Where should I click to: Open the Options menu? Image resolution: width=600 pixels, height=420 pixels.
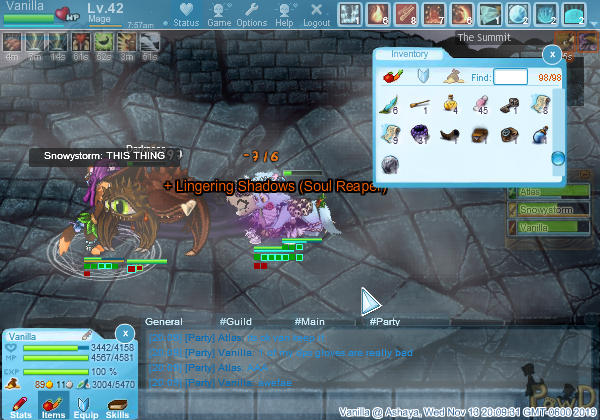[251, 15]
